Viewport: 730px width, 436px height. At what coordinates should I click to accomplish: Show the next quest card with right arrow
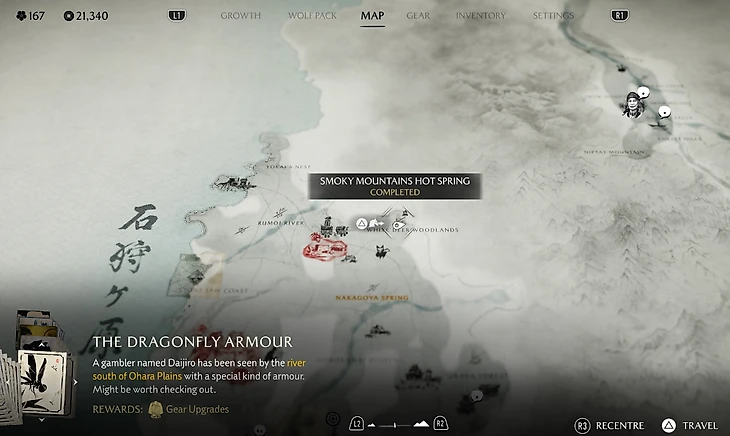(x=76, y=381)
